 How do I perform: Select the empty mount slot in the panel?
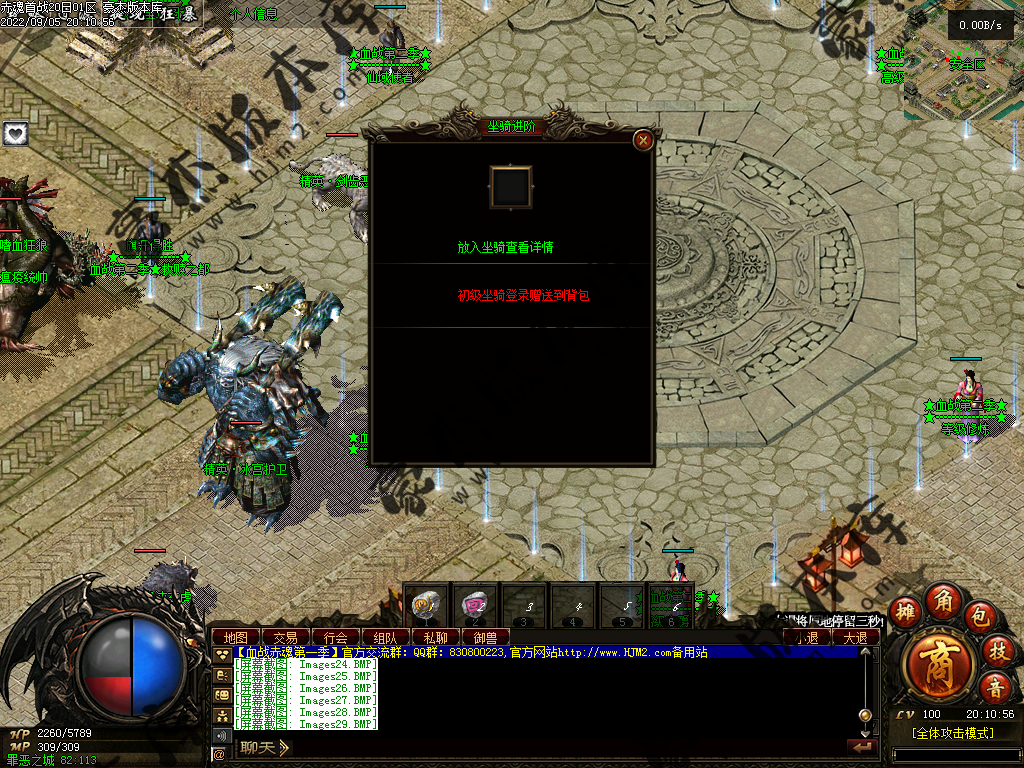click(x=511, y=187)
